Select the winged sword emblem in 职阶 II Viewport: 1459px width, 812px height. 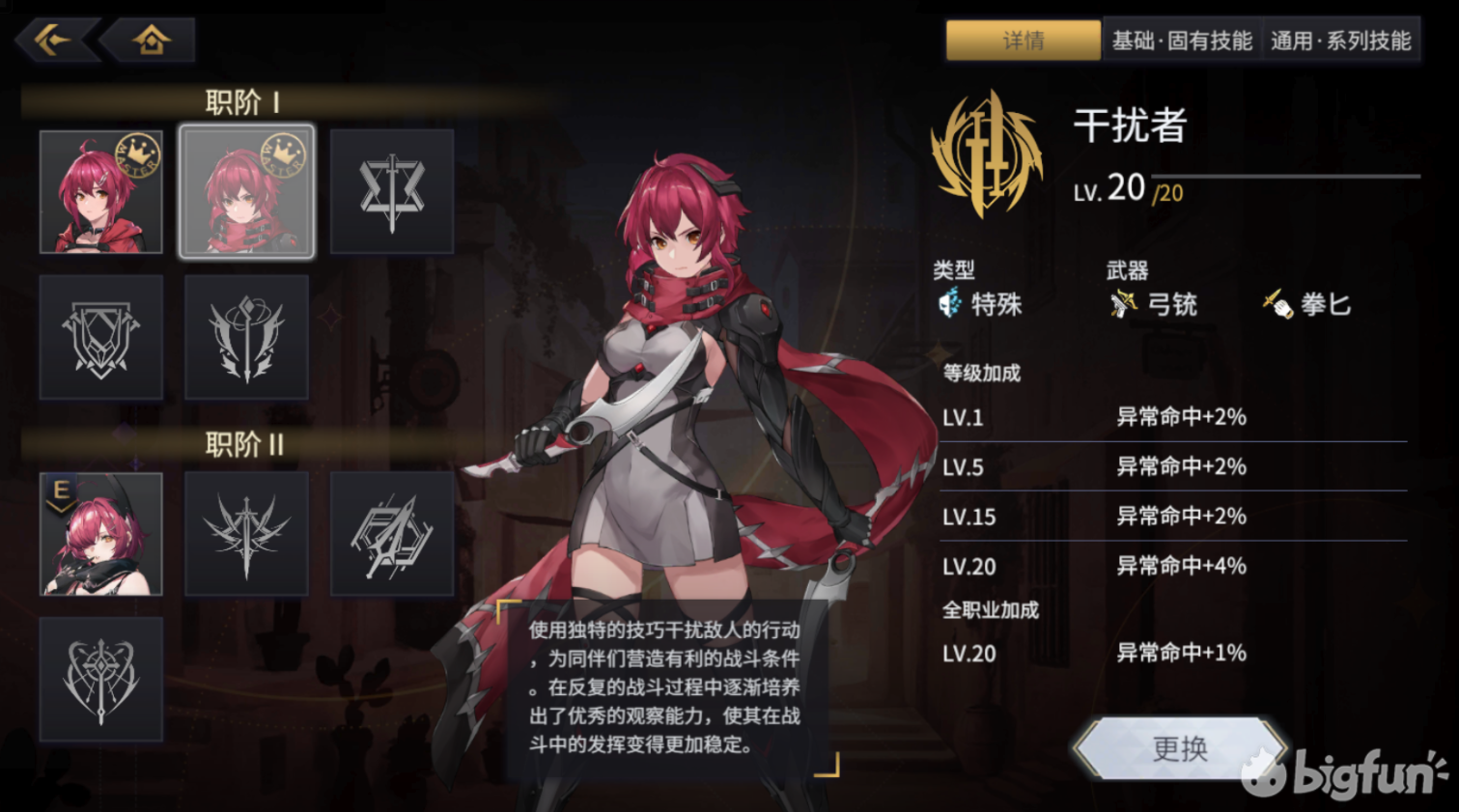[246, 532]
